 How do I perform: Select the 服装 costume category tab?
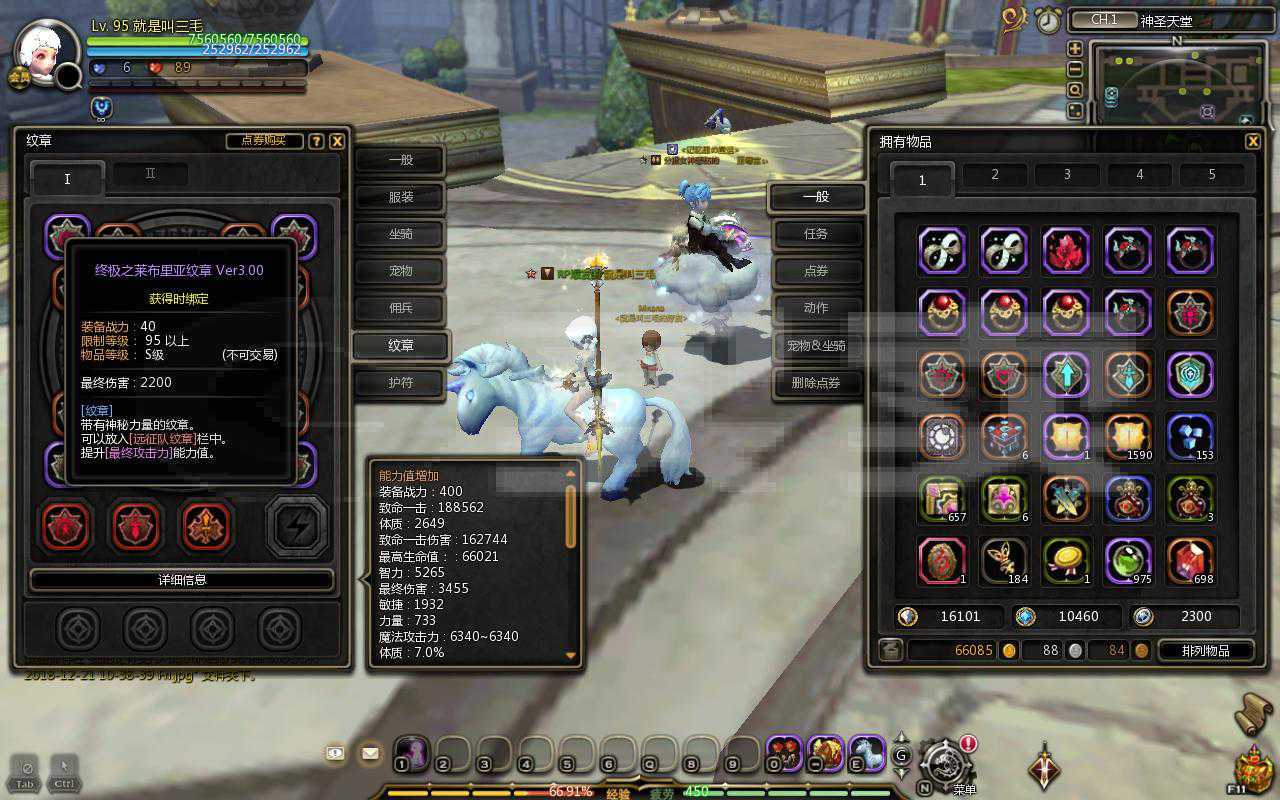point(401,197)
